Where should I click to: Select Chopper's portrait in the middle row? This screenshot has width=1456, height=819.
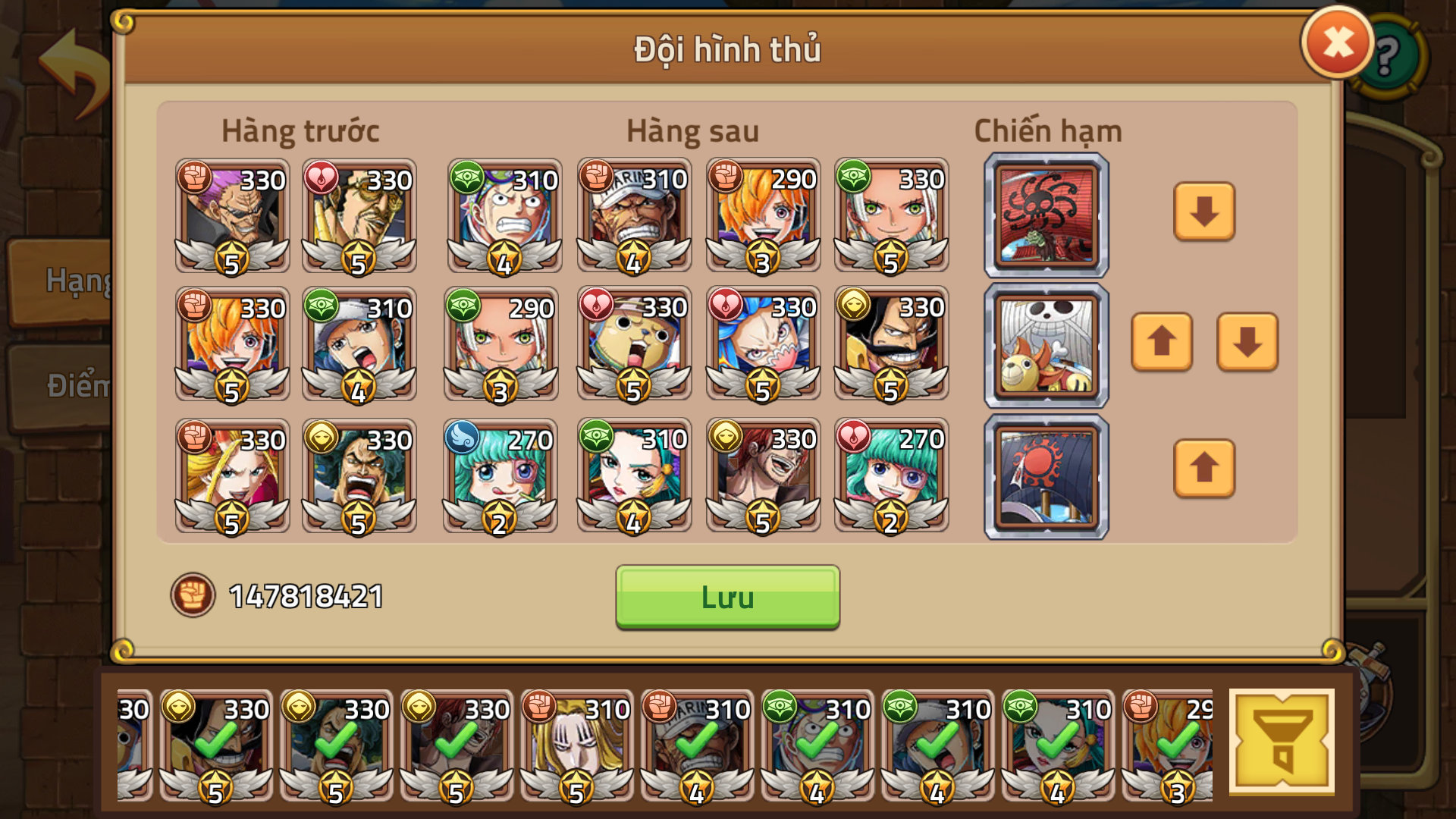tap(634, 345)
